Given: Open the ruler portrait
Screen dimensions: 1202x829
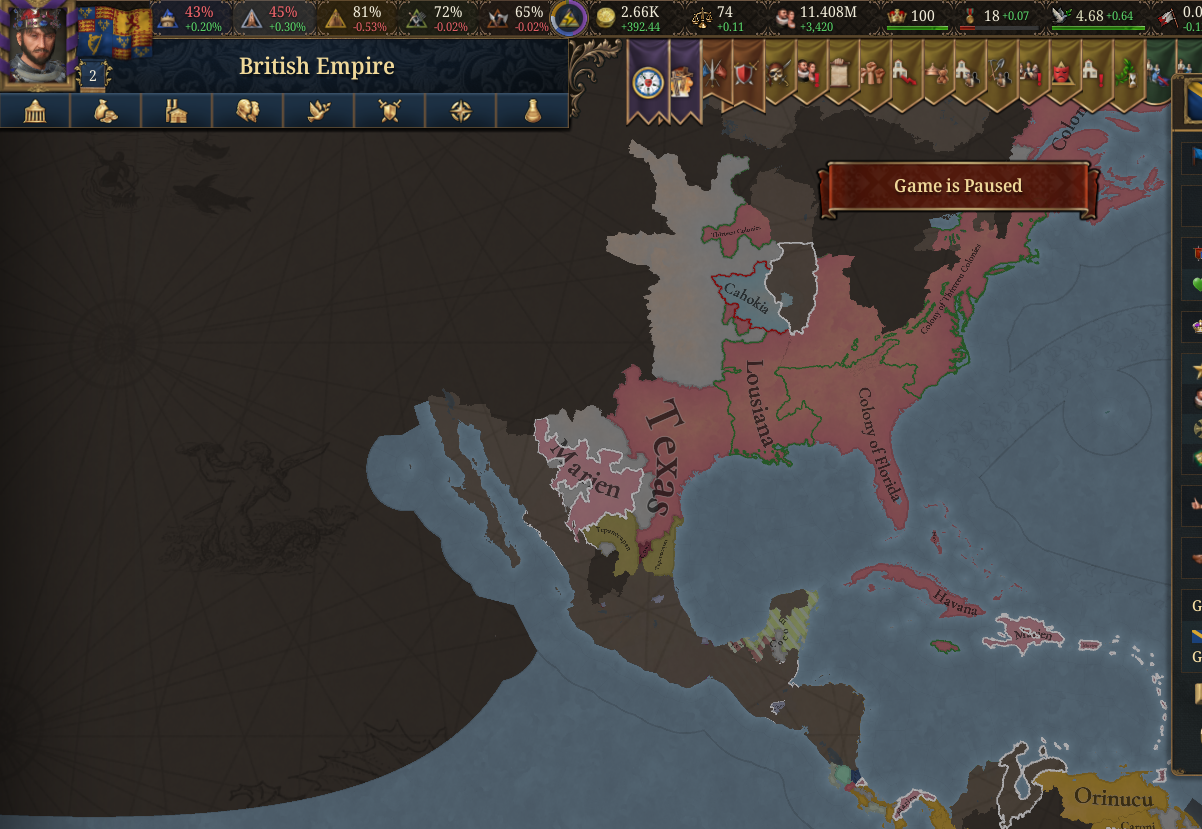Looking at the screenshot, I should click(x=38, y=45).
